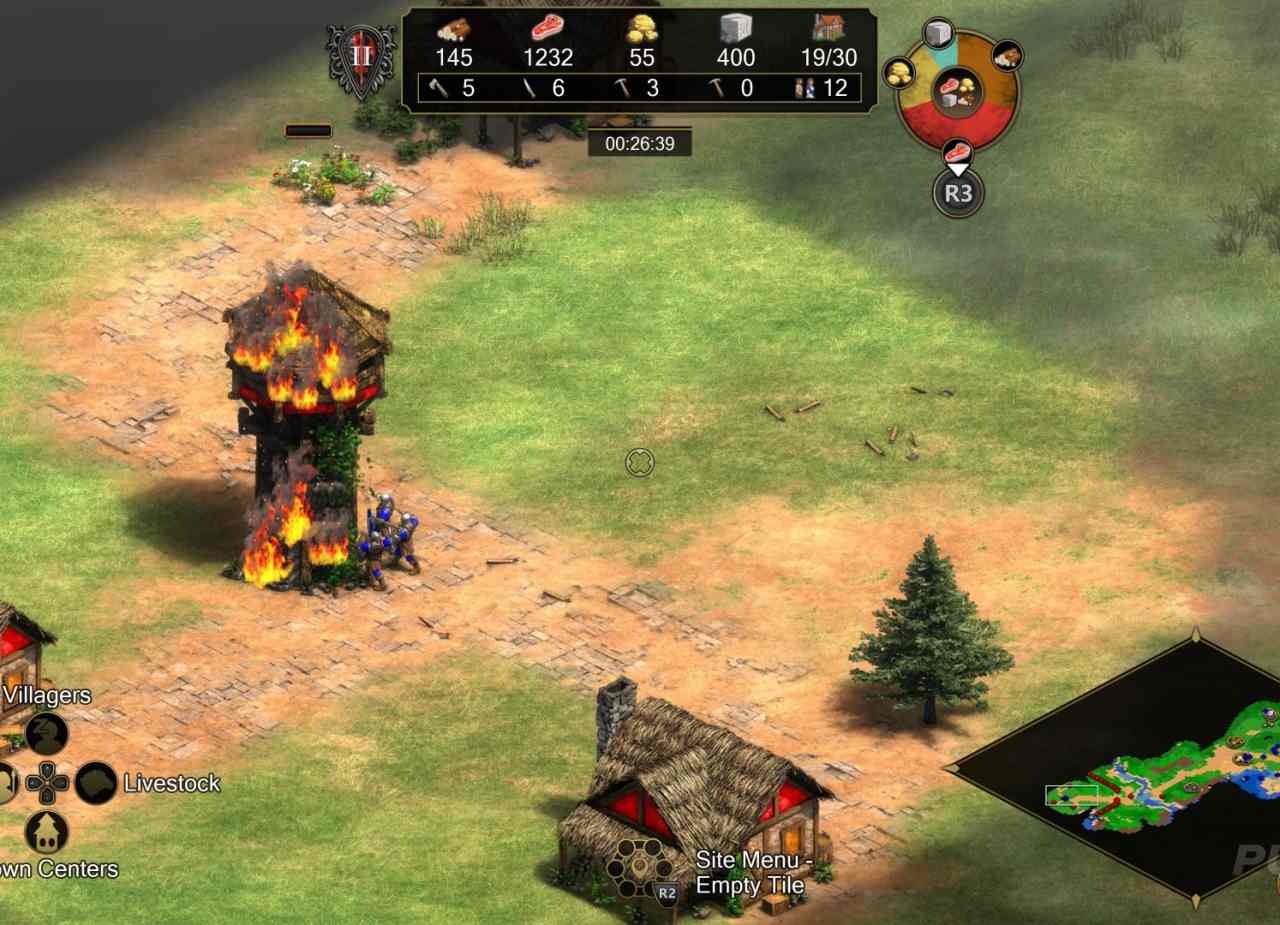Select food on the villager priority wheel
1280x925 pixels.
(957, 153)
